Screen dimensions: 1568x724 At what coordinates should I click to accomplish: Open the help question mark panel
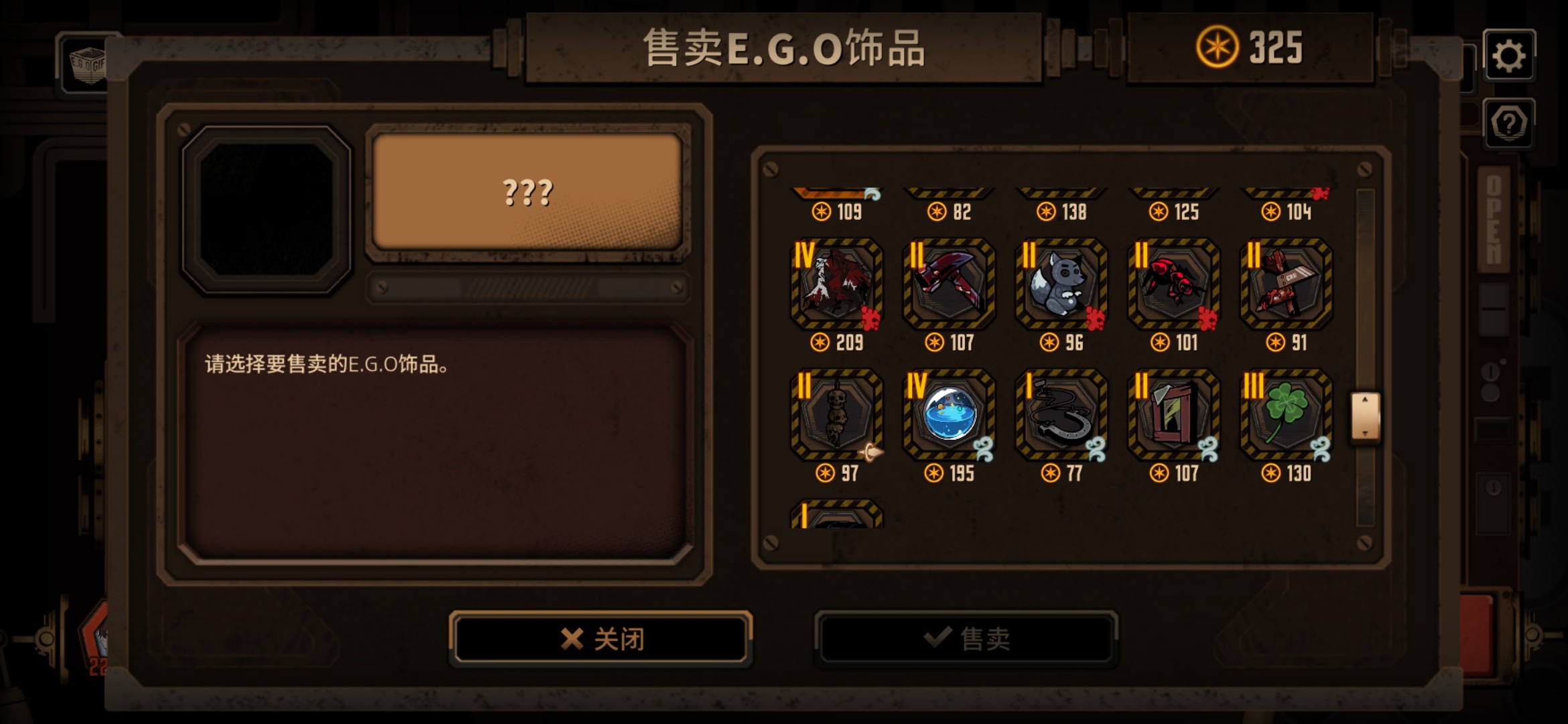pos(1510,124)
